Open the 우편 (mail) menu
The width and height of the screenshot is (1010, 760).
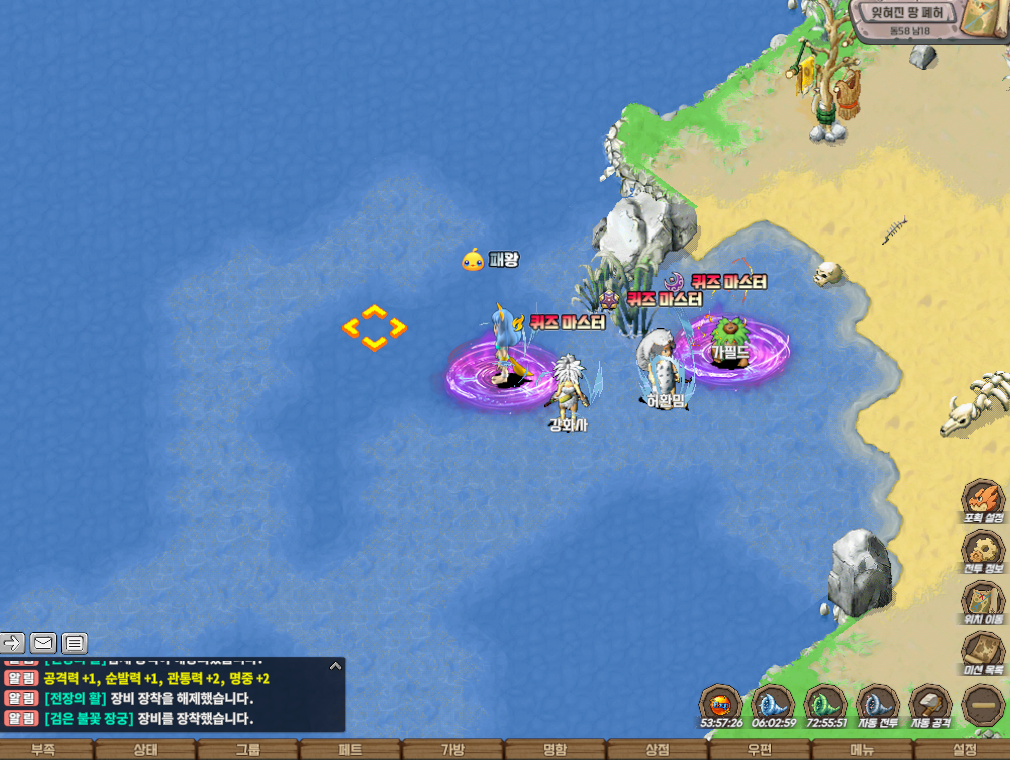click(760, 750)
